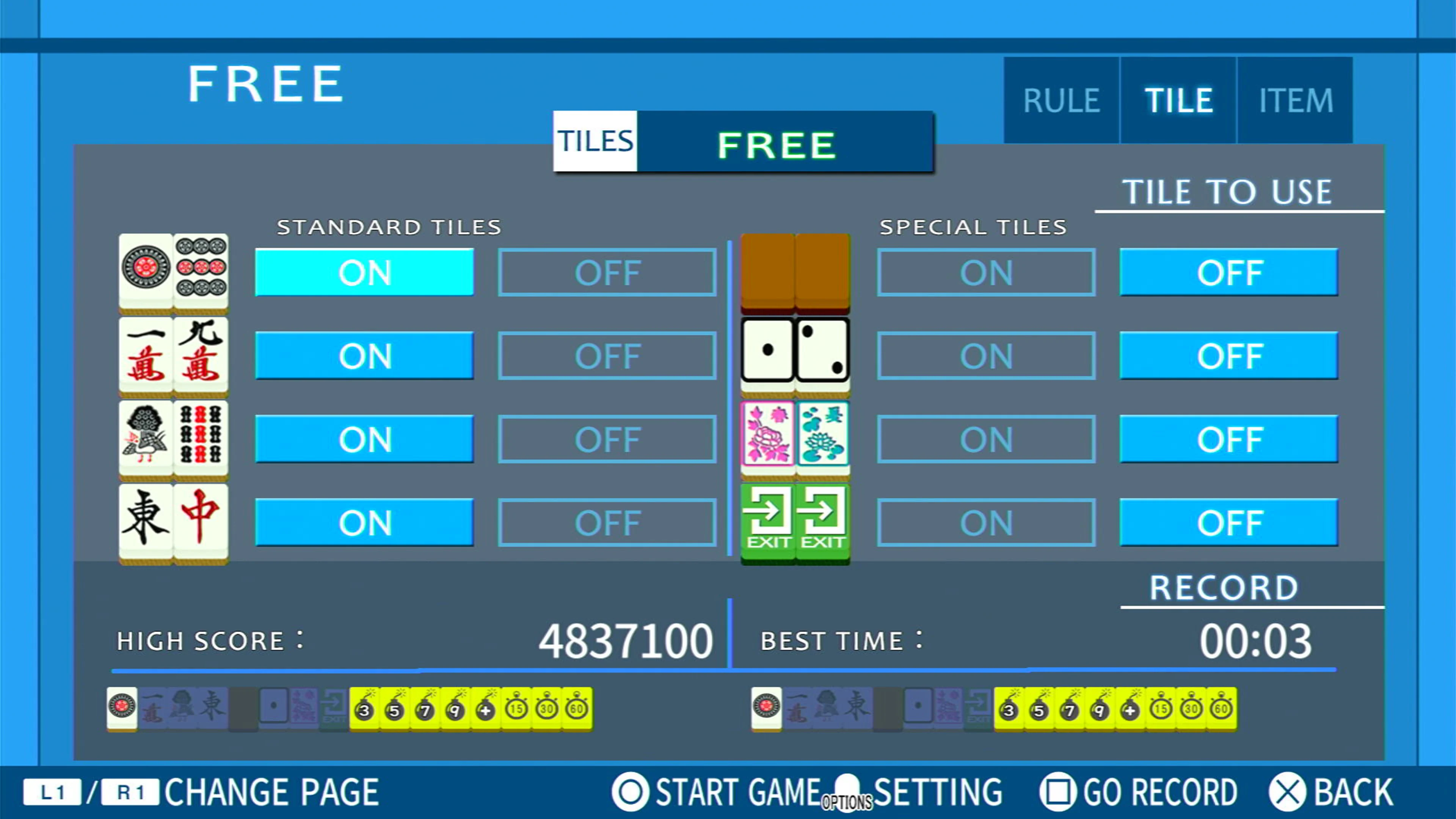Switch to the TILE tab
This screenshot has height=819, width=1456.
1177,100
